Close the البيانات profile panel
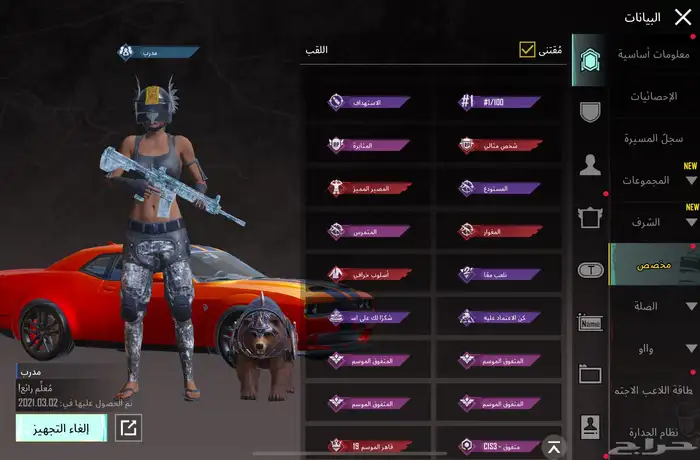 point(683,17)
